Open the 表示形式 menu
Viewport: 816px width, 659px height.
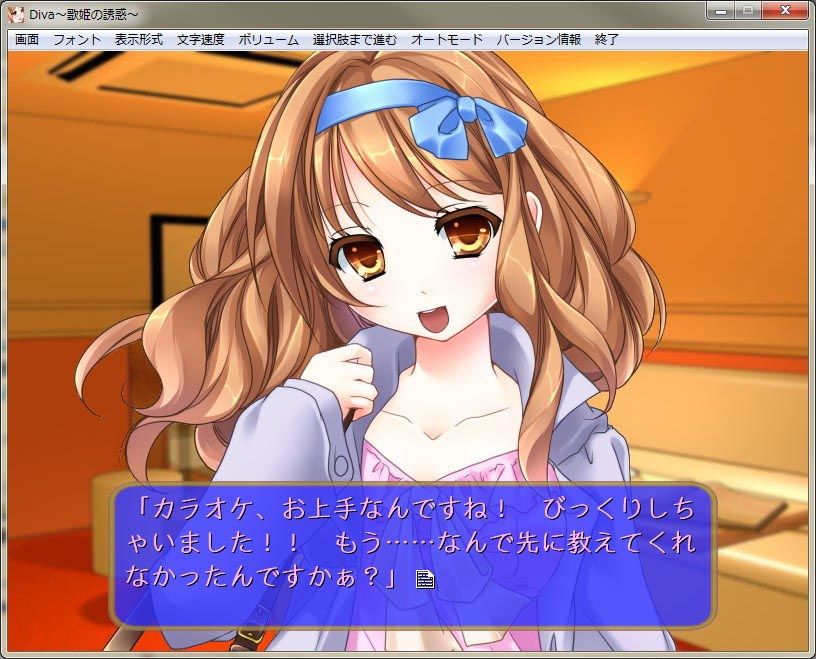pyautogui.click(x=139, y=40)
